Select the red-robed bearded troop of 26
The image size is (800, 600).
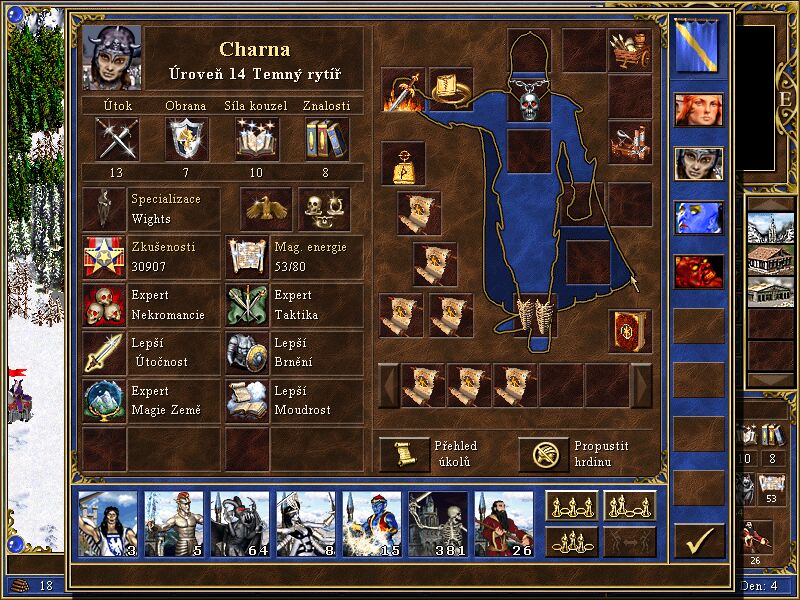tap(504, 524)
